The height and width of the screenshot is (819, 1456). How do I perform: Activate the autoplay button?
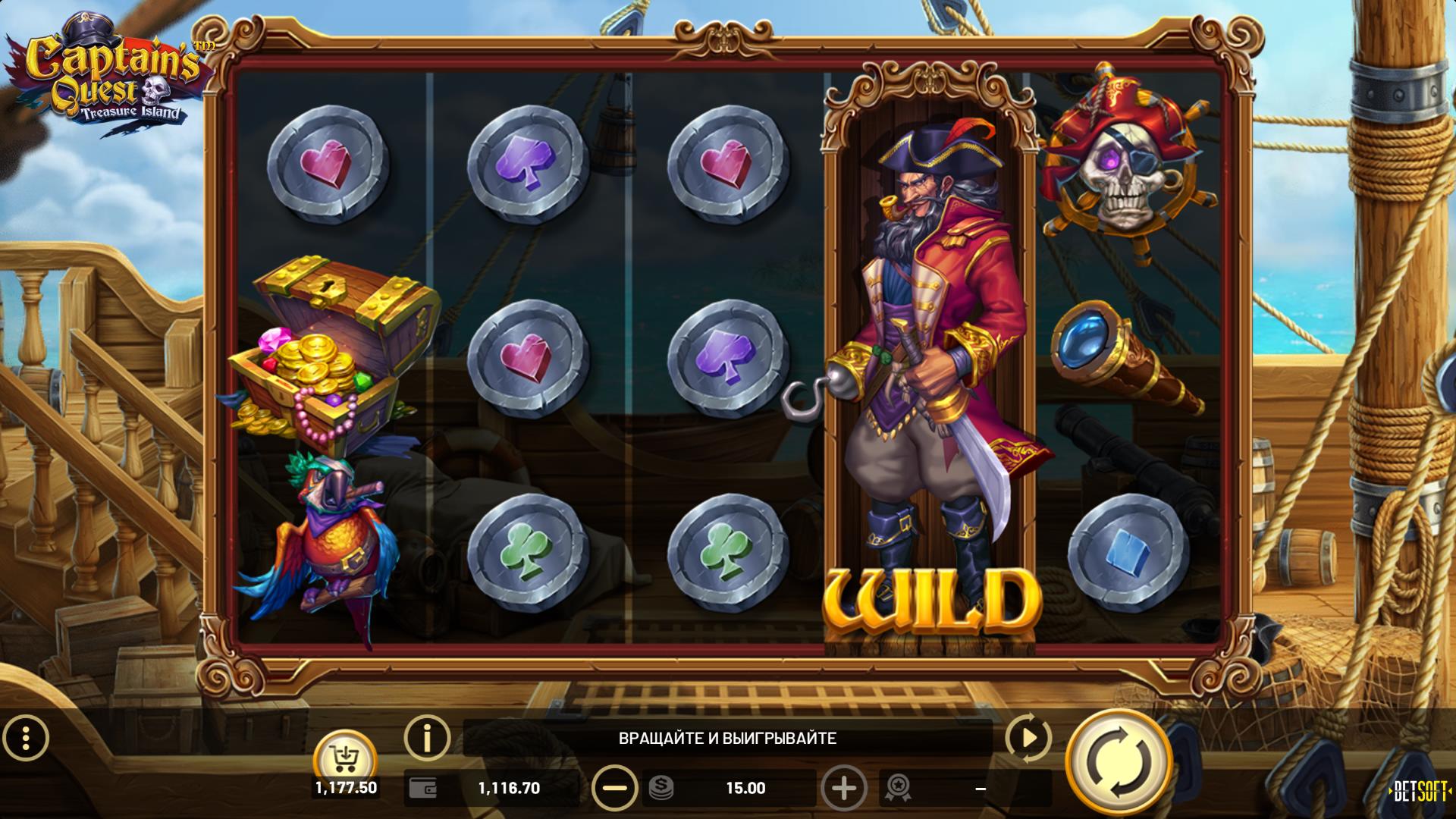pyautogui.click(x=1028, y=738)
